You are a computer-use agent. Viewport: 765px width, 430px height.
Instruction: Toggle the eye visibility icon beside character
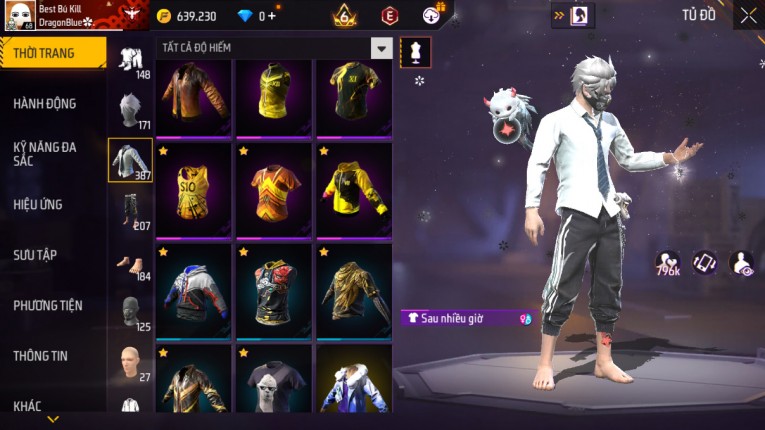tap(741, 263)
